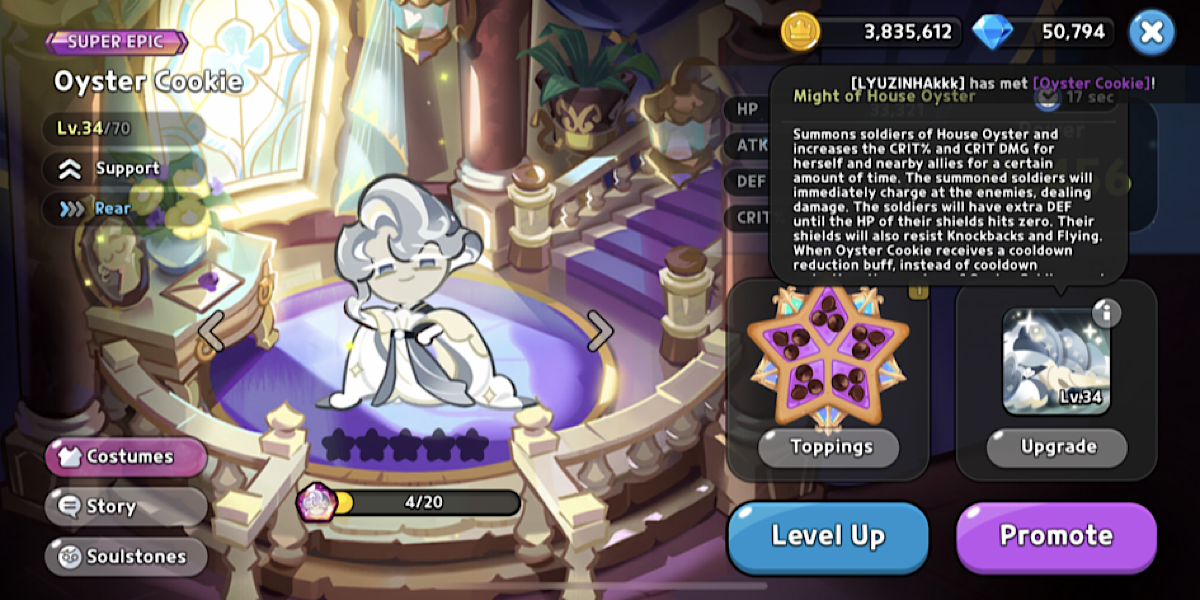The width and height of the screenshot is (1200, 600).
Task: Close the cookie details screen
Action: (x=1151, y=32)
